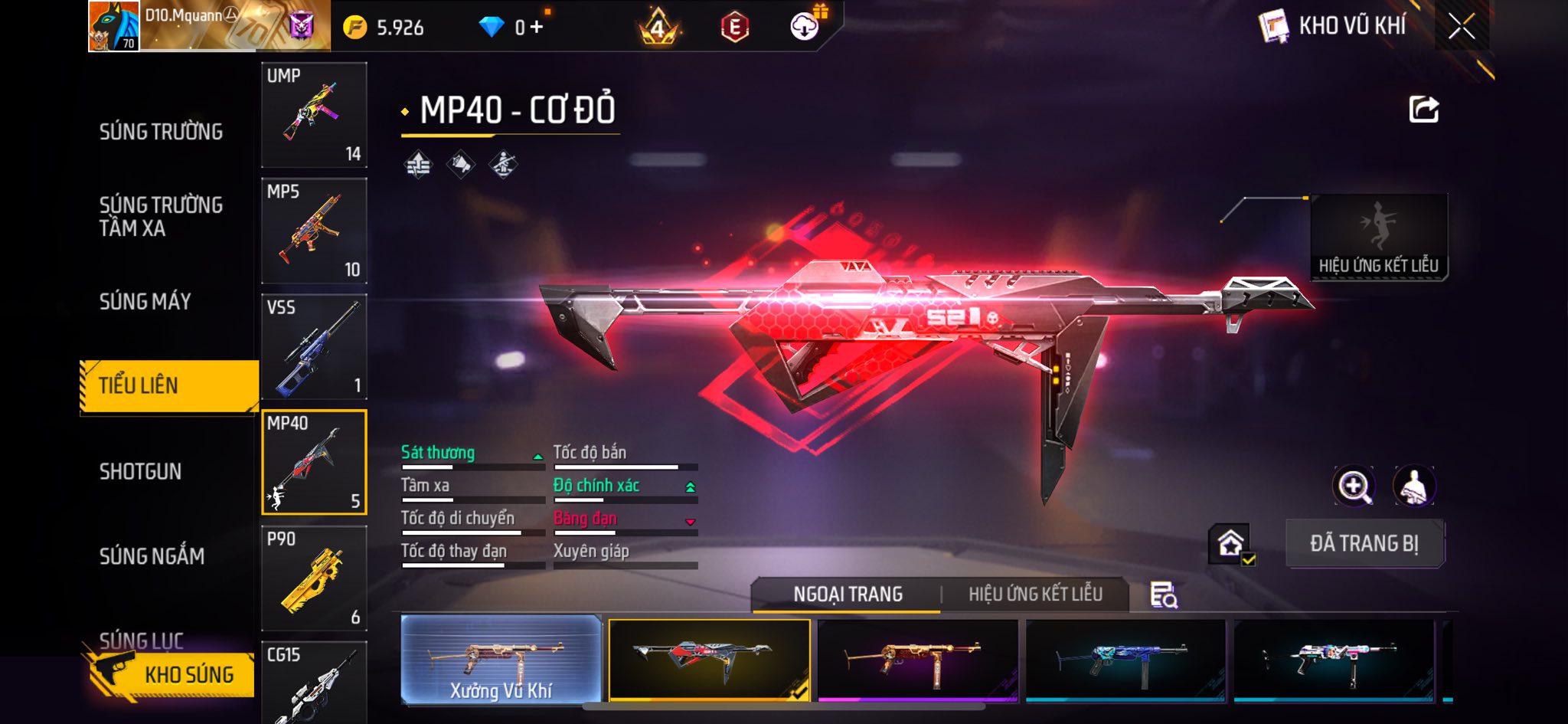Viewport: 1568px width, 724px height.
Task: Select the UMP weapon tile
Action: (314, 115)
